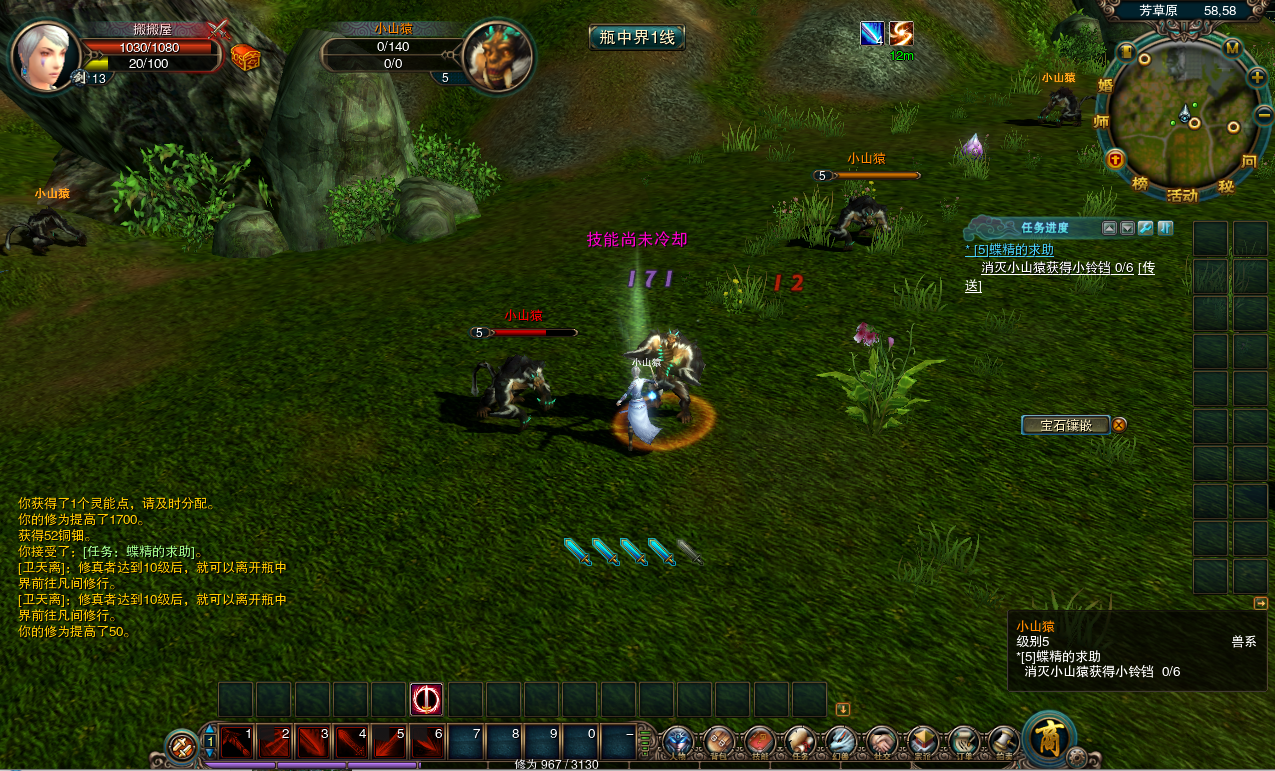Open the world map with M button

coord(1232,48)
